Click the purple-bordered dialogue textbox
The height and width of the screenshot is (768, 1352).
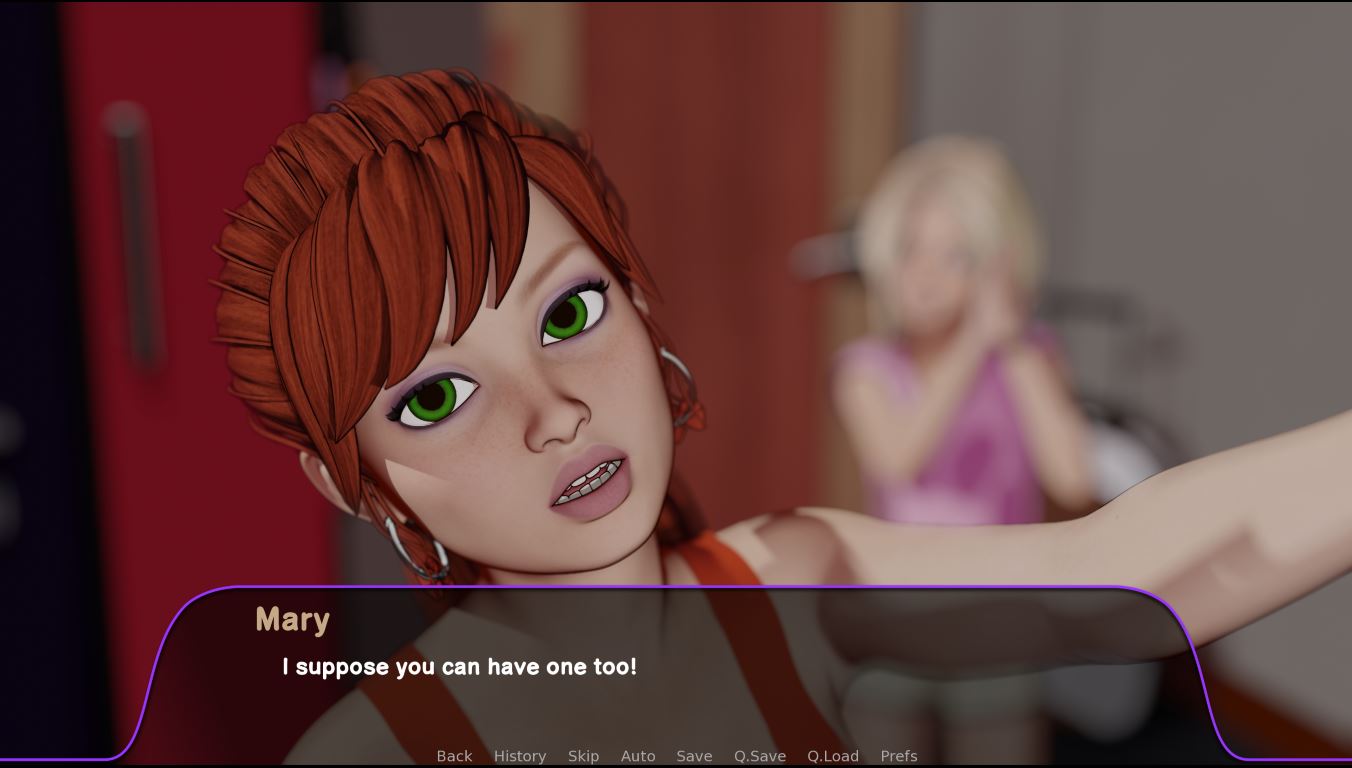(676, 665)
